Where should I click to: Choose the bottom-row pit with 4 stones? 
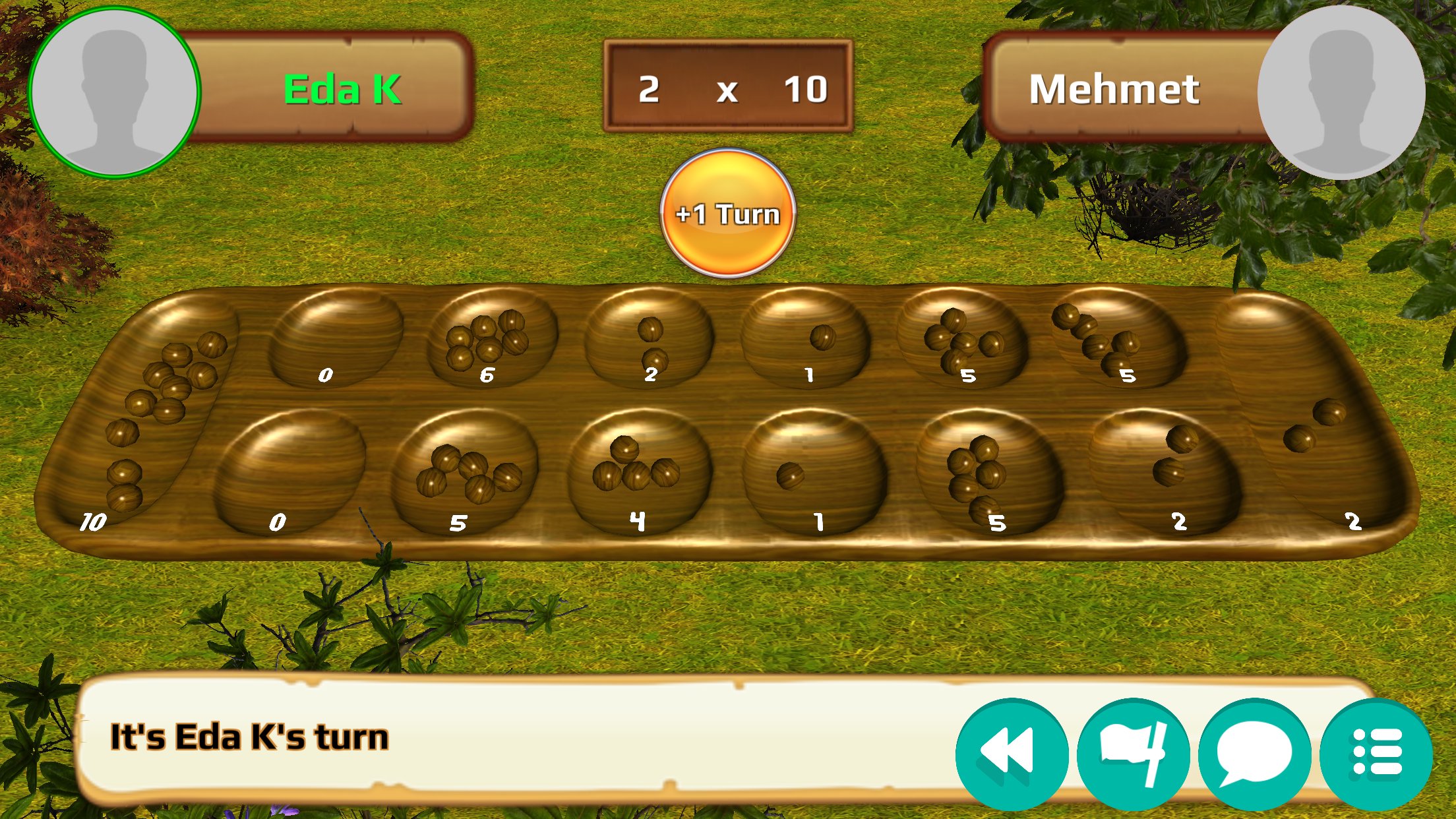pyautogui.click(x=638, y=467)
